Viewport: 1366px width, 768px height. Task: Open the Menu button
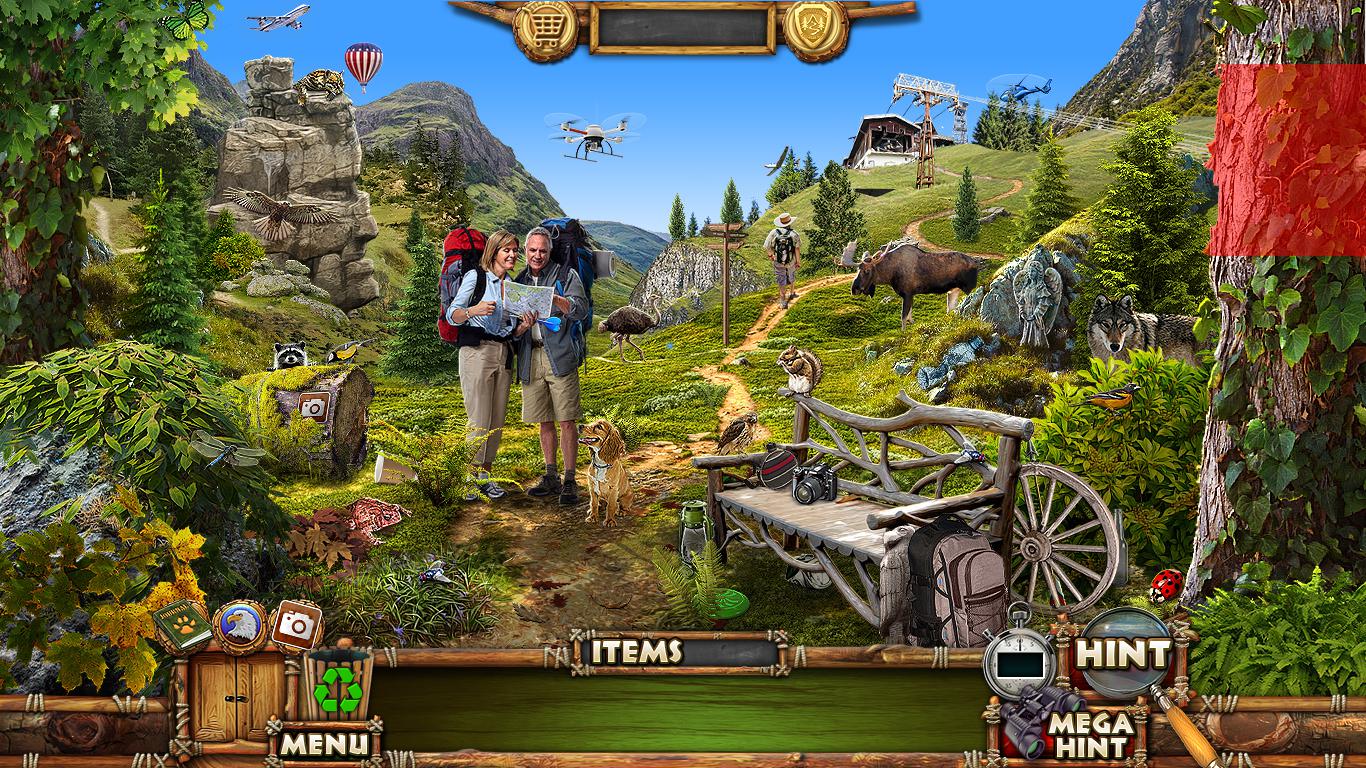(x=322, y=743)
